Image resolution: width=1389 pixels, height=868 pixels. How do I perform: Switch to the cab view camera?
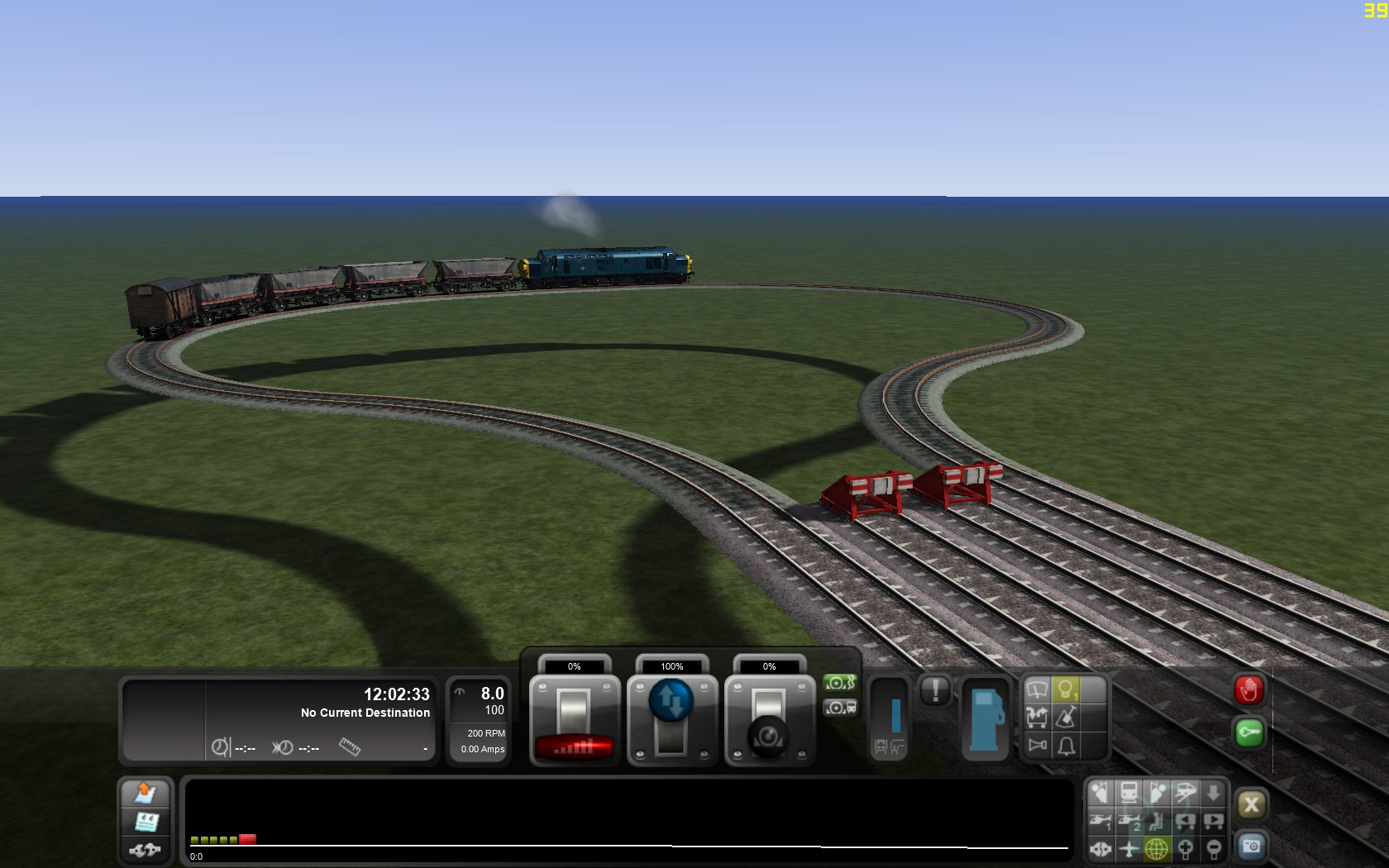1129,793
